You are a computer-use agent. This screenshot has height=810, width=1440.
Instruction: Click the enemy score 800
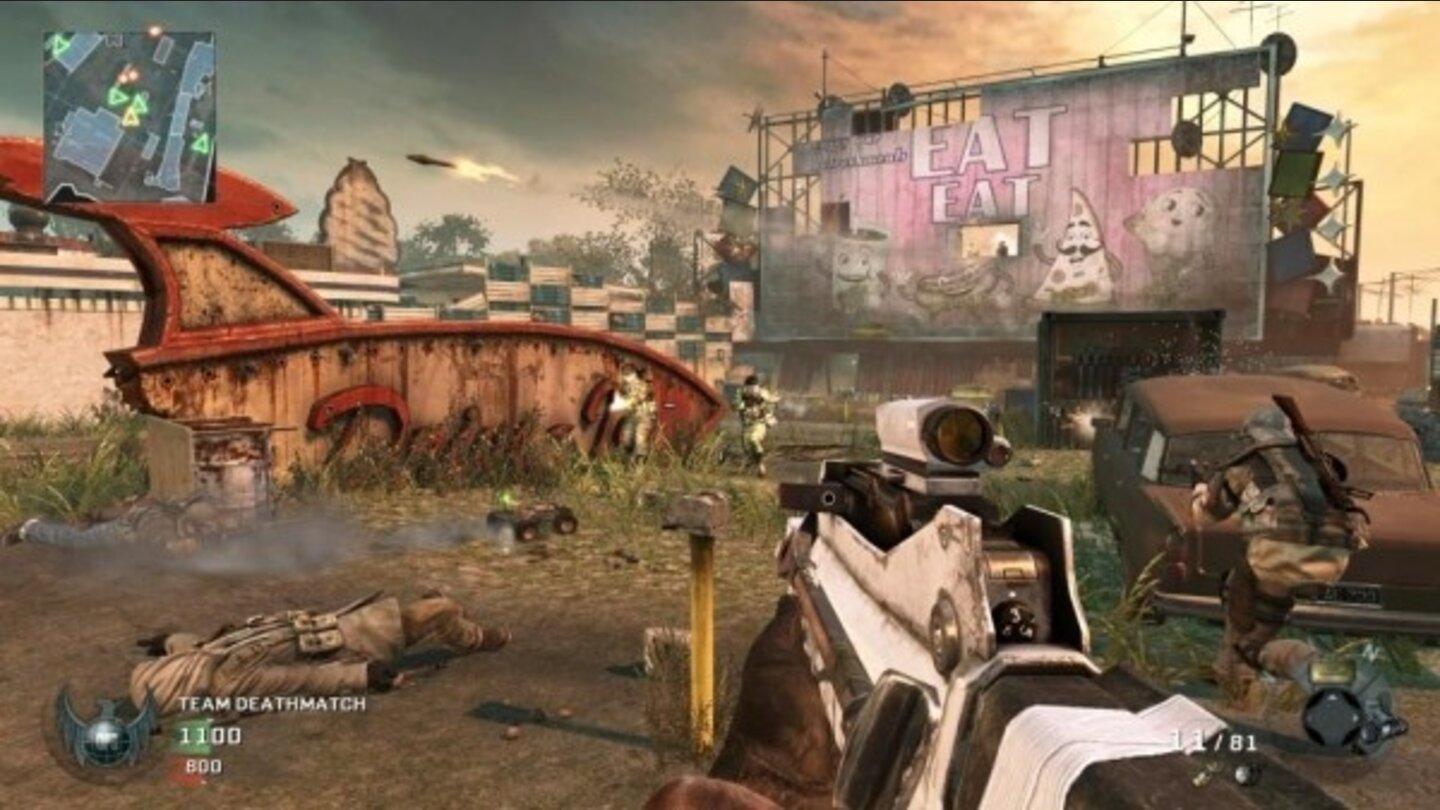click(203, 765)
